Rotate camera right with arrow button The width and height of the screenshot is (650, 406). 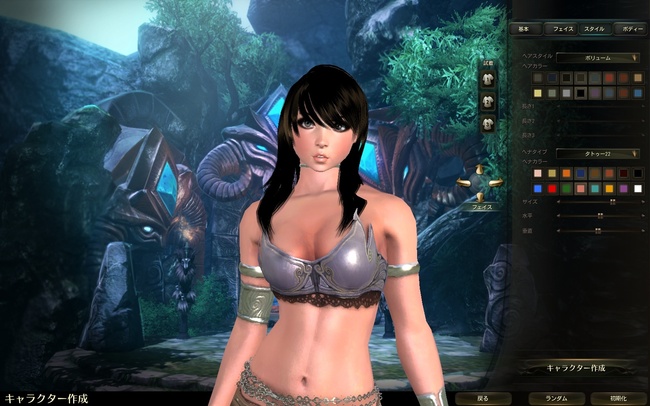496,183
